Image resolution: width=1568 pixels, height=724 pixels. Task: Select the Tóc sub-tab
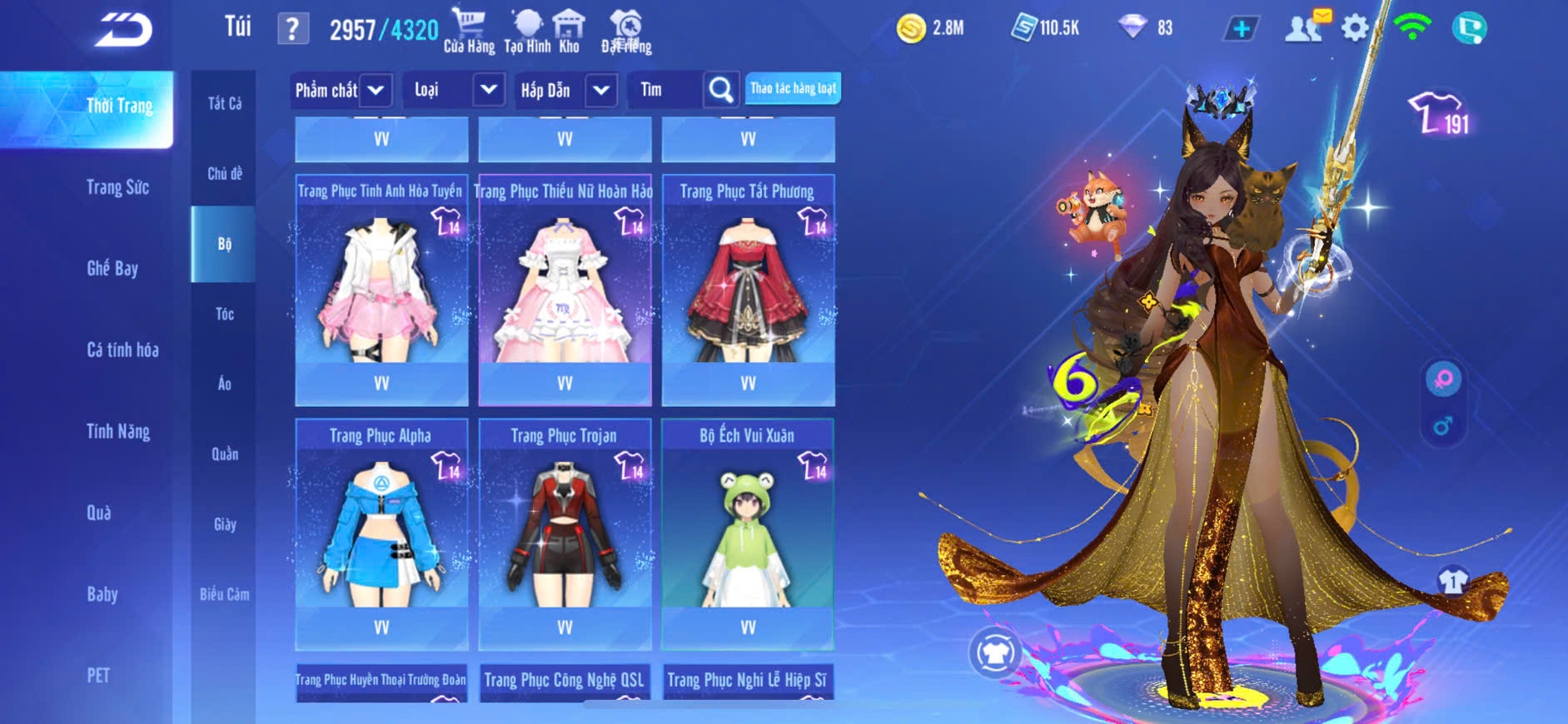(224, 314)
